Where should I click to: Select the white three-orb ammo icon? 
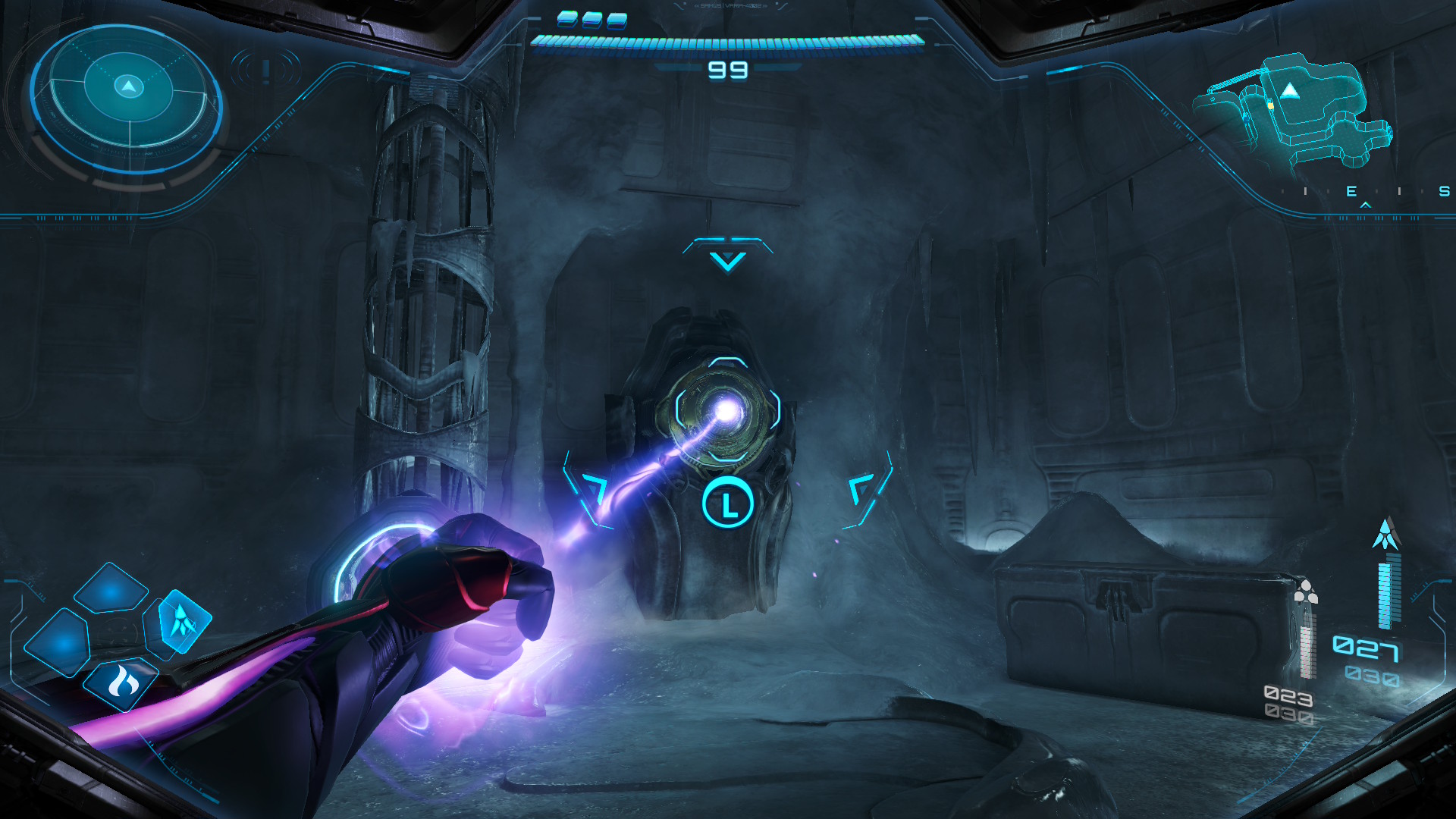[1304, 591]
